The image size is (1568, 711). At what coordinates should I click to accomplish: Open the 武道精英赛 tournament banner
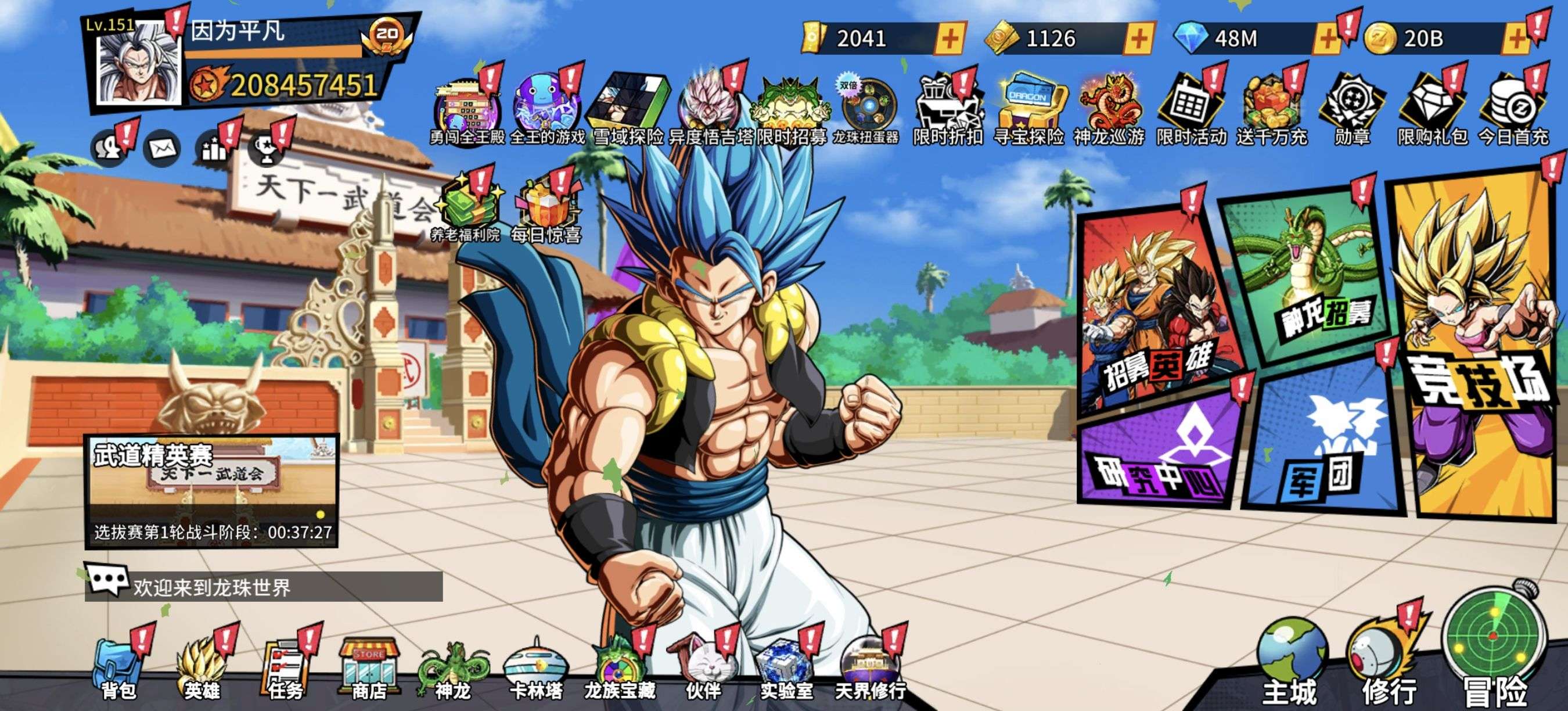pos(211,491)
